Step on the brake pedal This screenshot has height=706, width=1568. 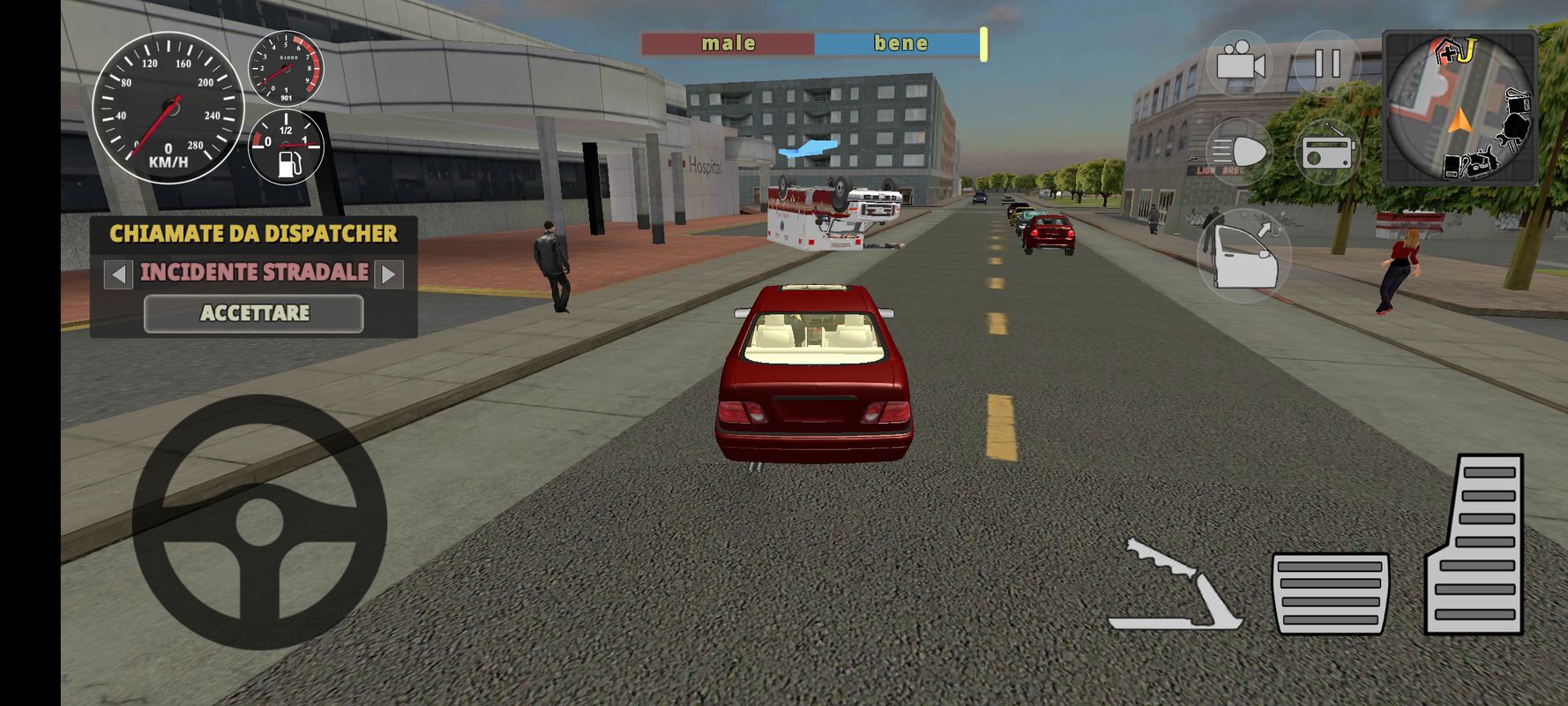(x=1331, y=593)
